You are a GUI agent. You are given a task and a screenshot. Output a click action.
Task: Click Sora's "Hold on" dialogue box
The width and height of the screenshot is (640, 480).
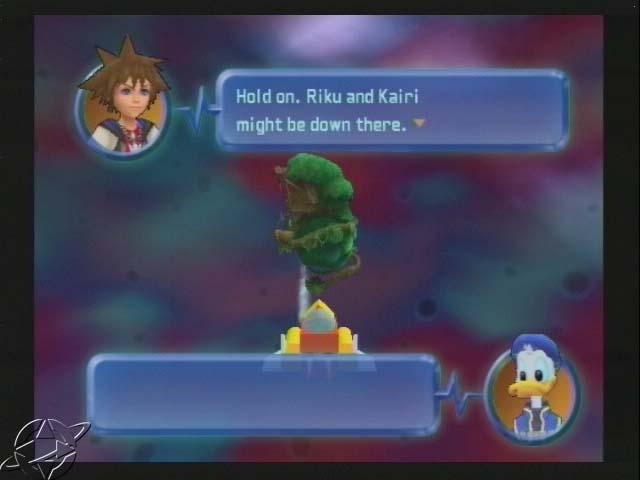coord(392,109)
